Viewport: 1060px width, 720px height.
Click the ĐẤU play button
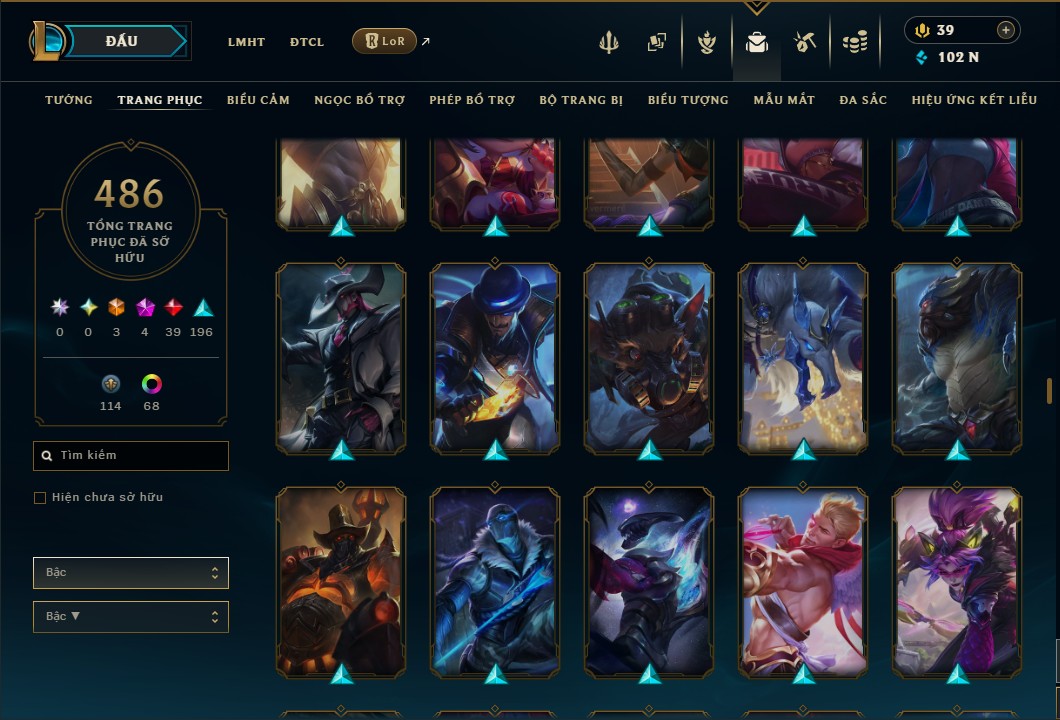coord(121,41)
